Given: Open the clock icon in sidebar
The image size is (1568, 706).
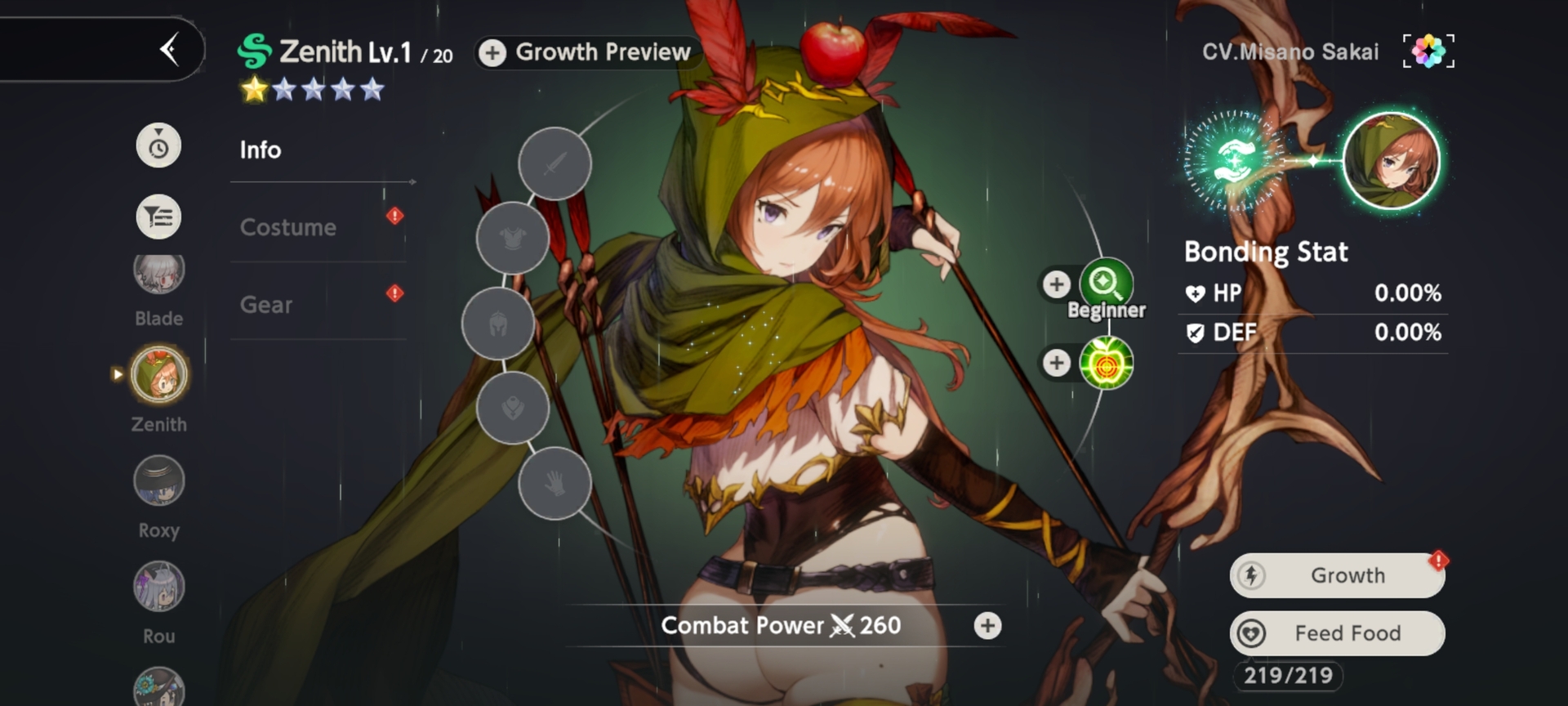Looking at the screenshot, I should pyautogui.click(x=158, y=146).
